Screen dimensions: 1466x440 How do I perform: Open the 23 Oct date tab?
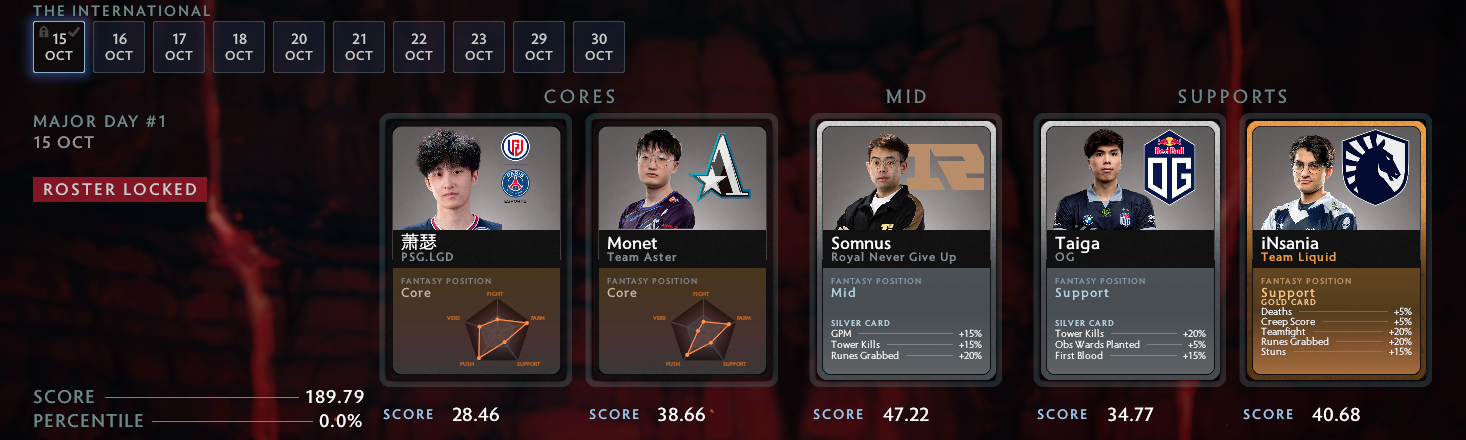coord(479,48)
